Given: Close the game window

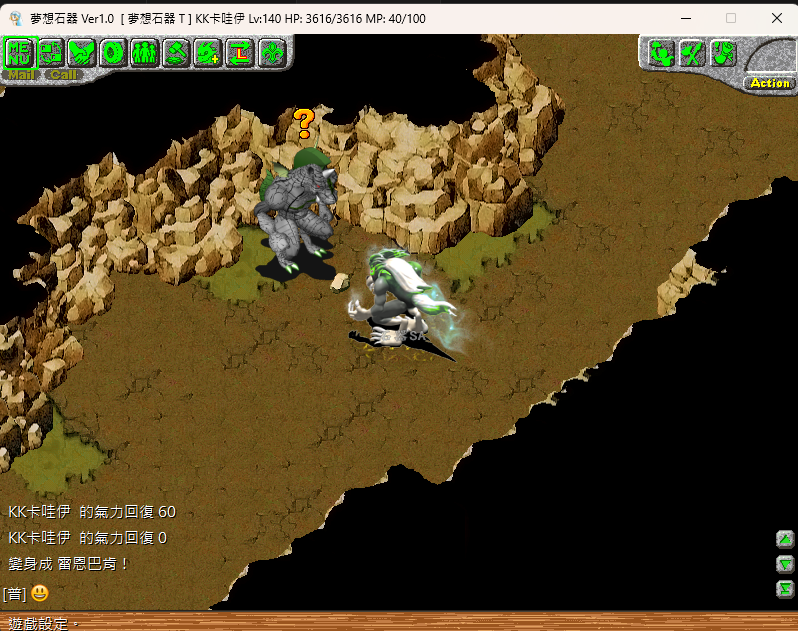Looking at the screenshot, I should pos(776,18).
